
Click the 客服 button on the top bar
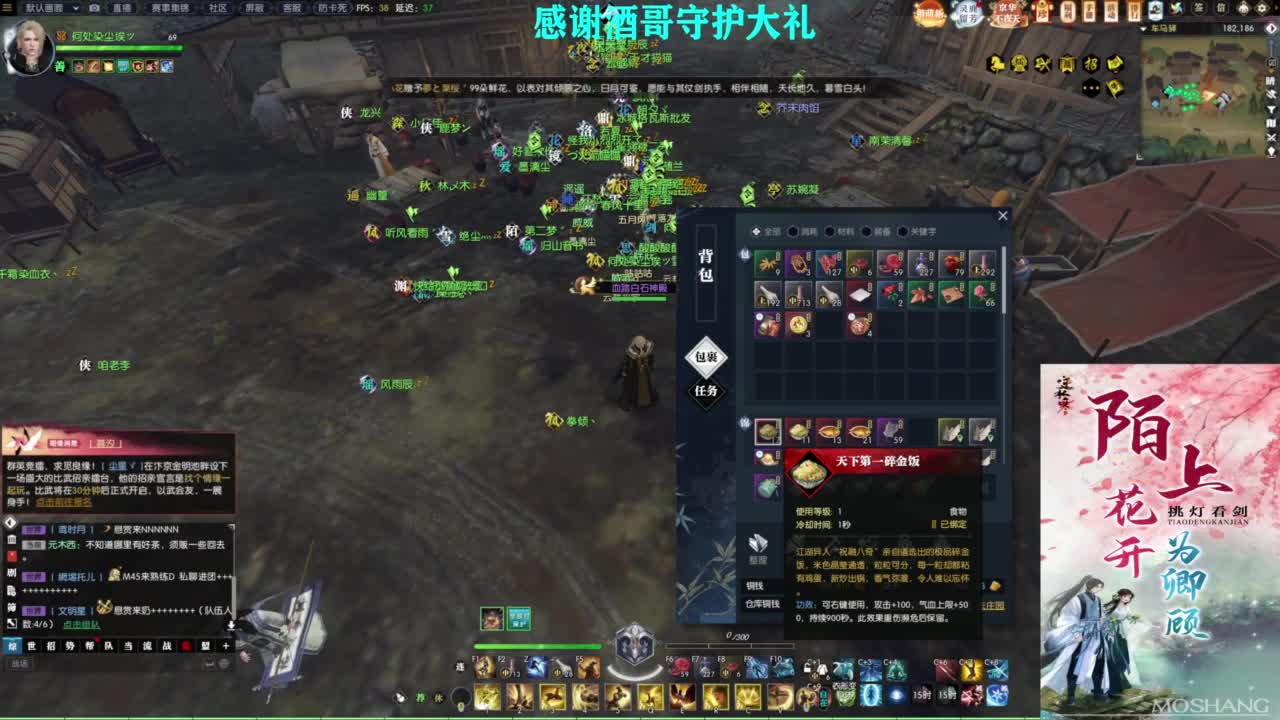(x=294, y=10)
